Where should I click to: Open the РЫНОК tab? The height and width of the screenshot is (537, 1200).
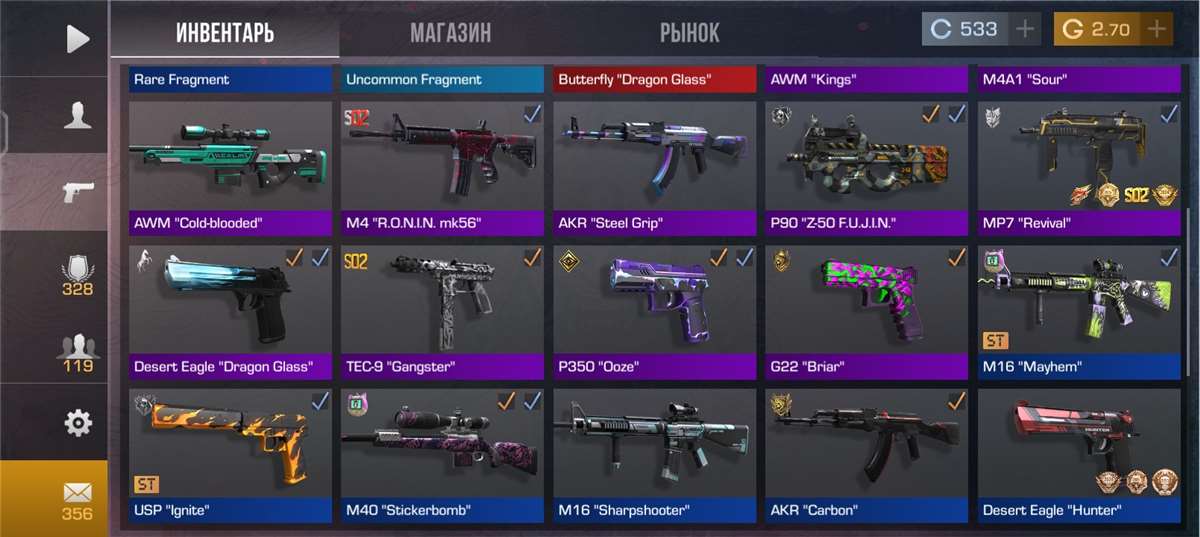(689, 32)
